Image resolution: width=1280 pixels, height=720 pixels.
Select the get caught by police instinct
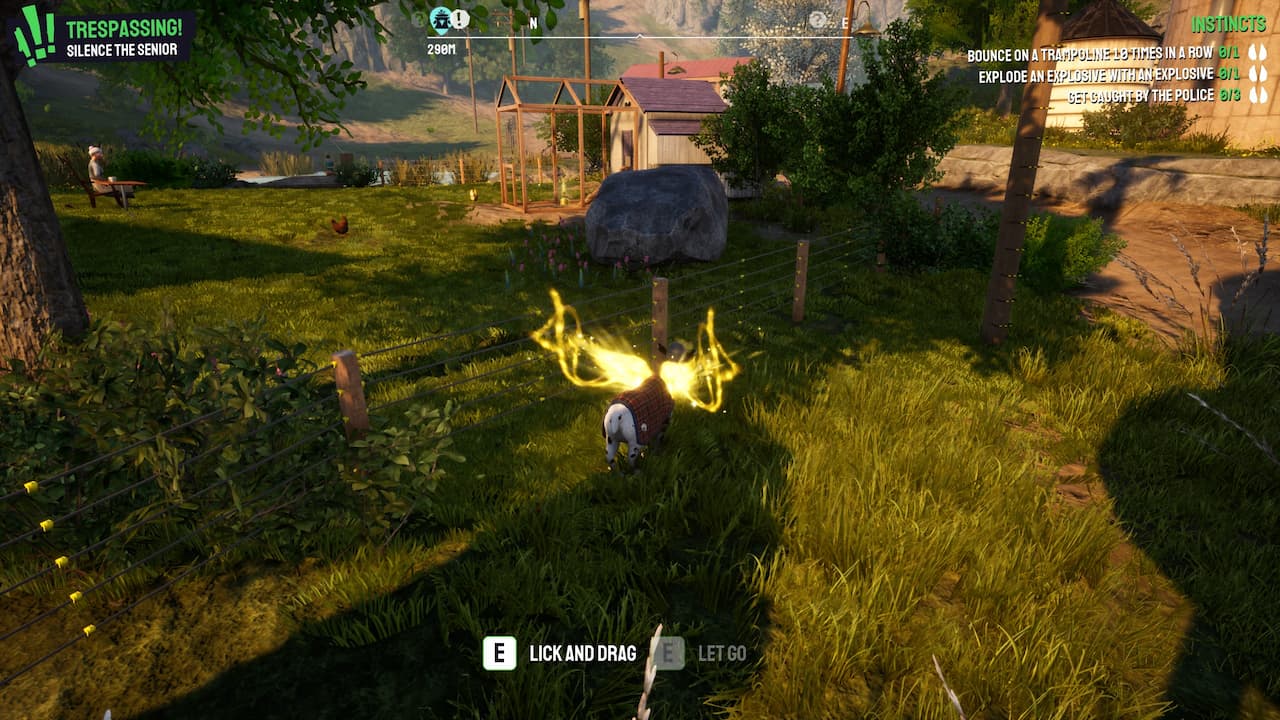[1140, 96]
